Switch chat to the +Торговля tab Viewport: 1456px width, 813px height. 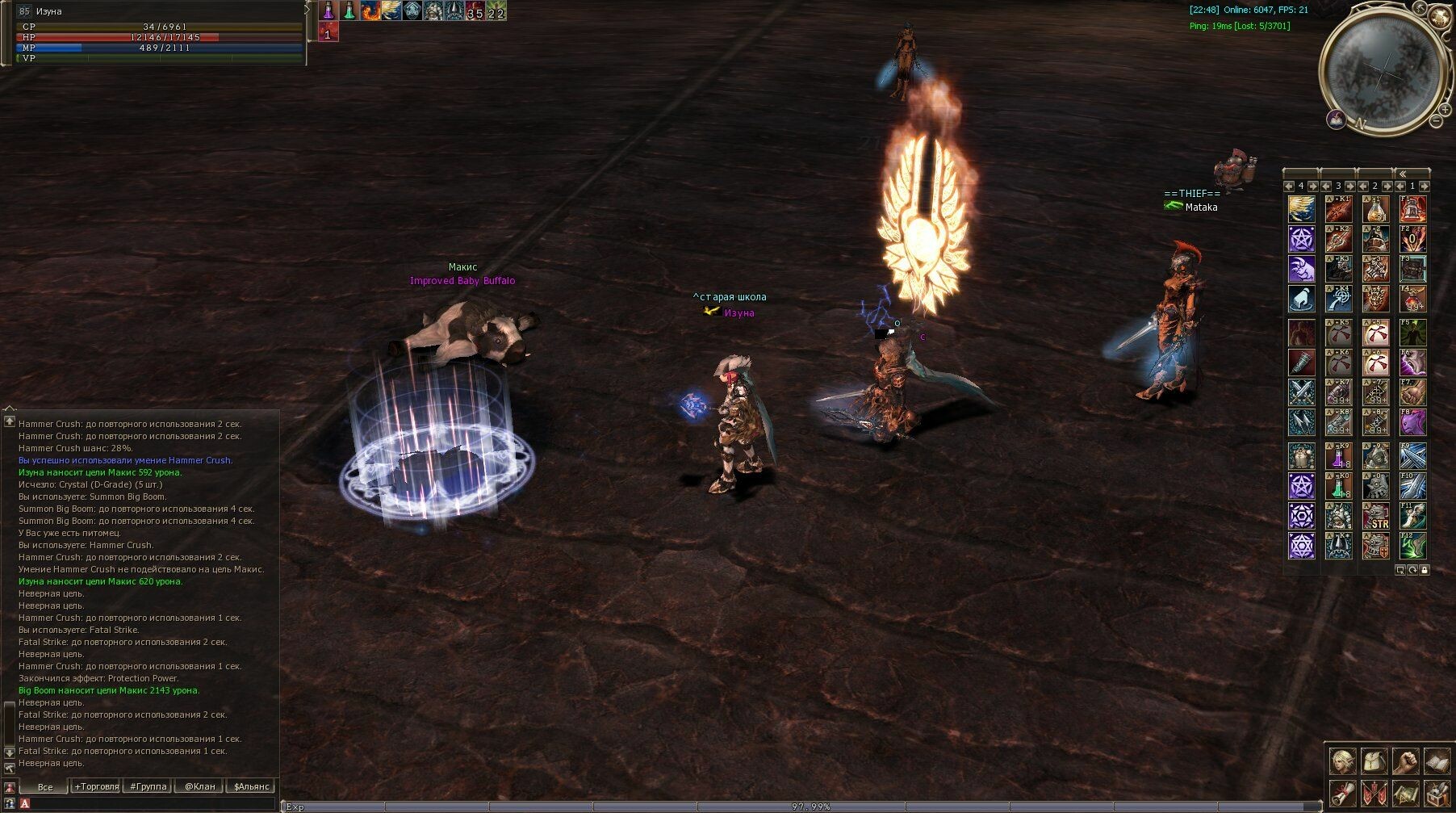[x=96, y=786]
